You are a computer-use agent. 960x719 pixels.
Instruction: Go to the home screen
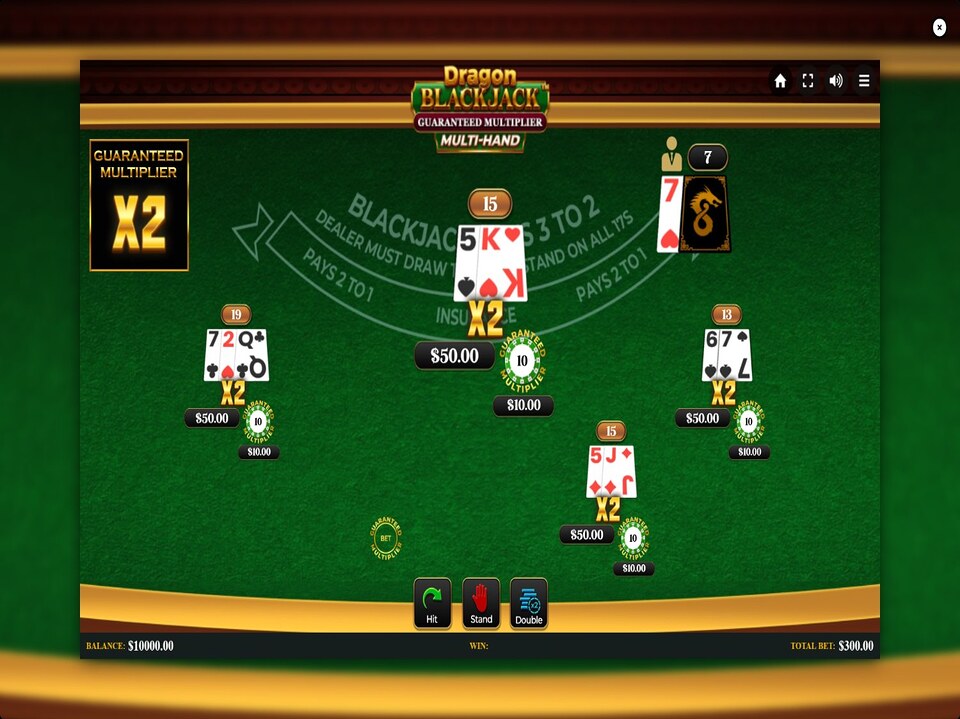pyautogui.click(x=780, y=81)
